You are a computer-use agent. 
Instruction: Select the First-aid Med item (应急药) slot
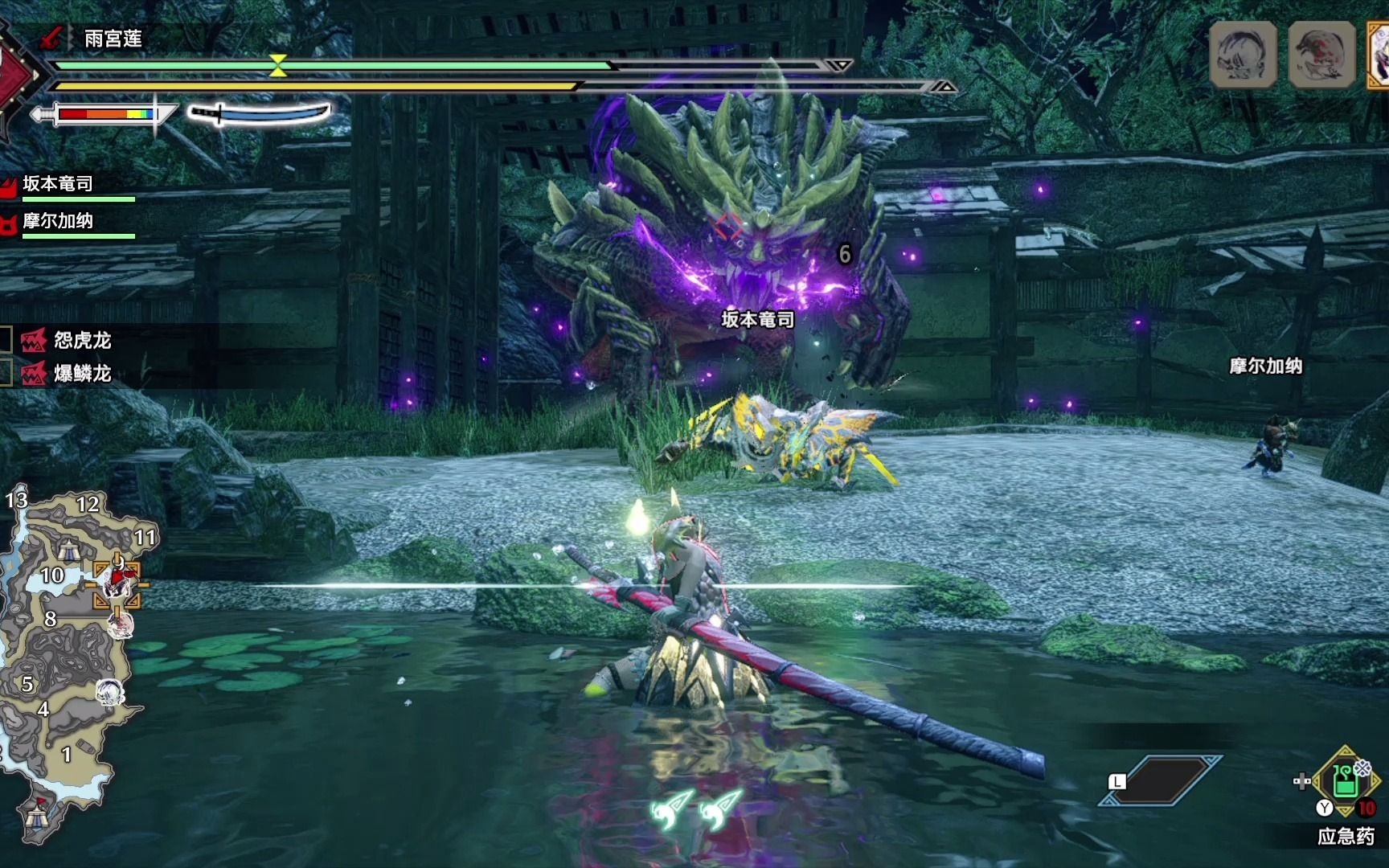[x=1346, y=781]
